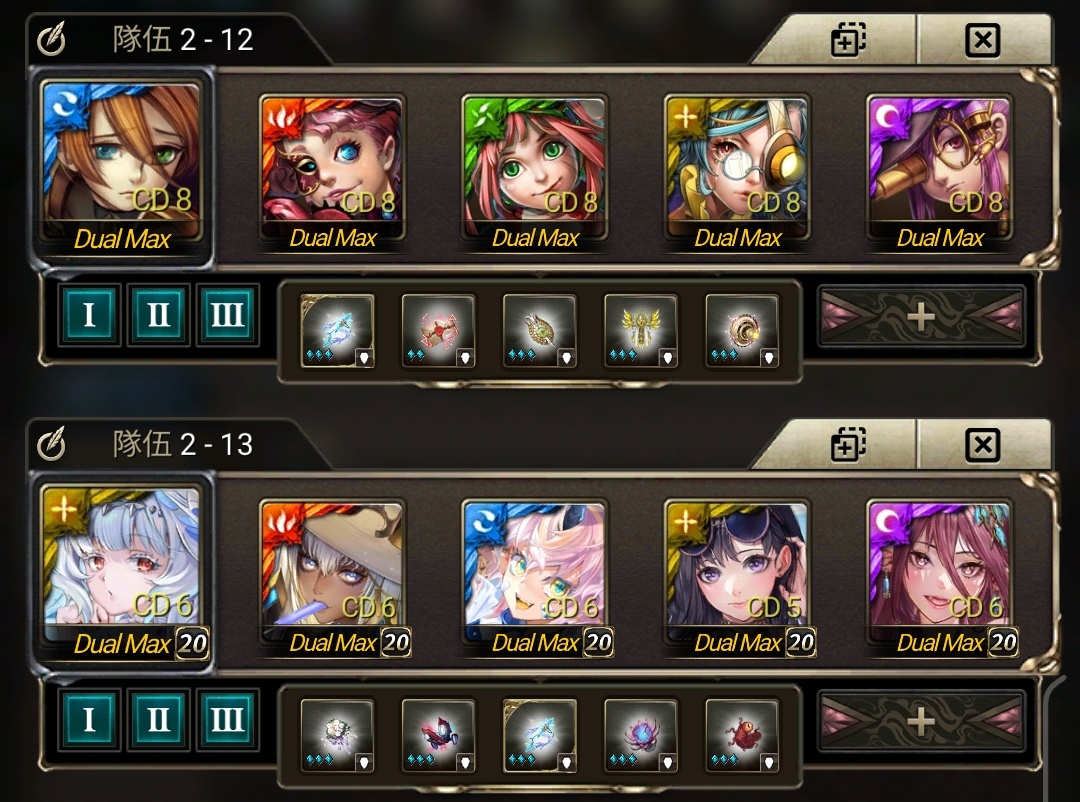1080x802 pixels.
Task: Select the silver-haired light leader card
Action: tap(122, 568)
